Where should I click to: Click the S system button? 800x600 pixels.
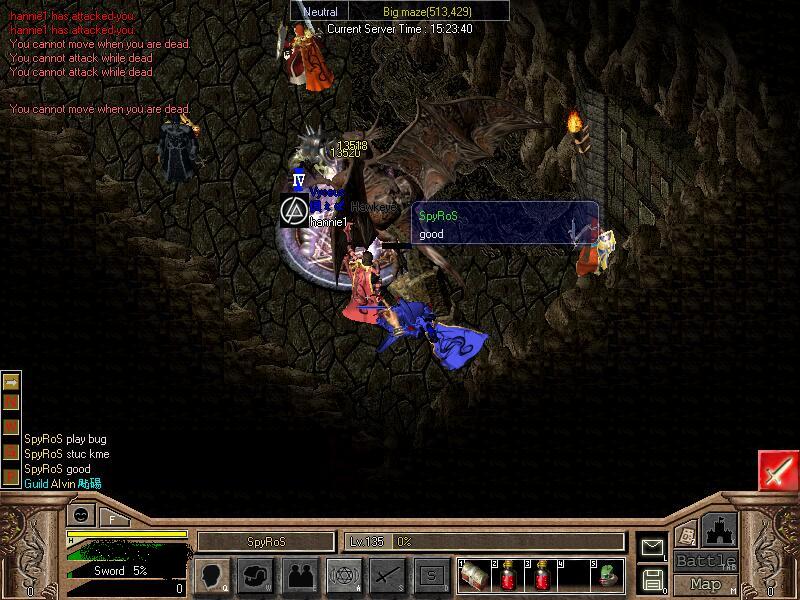(431, 575)
